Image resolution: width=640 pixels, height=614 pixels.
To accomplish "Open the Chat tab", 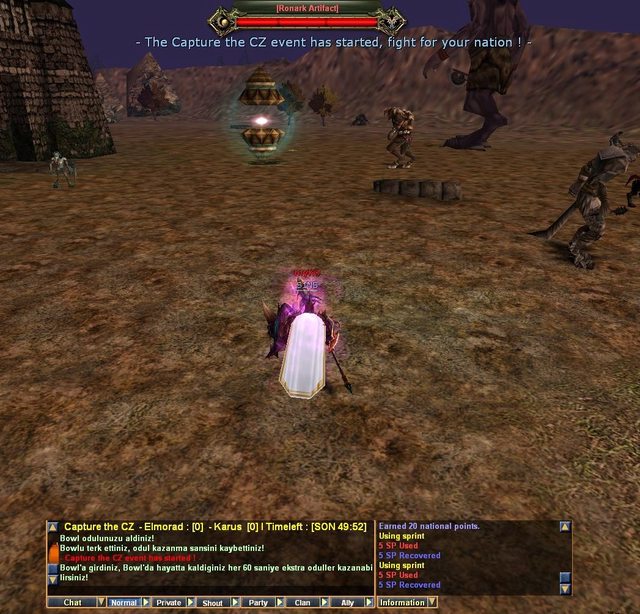I will point(72,603).
